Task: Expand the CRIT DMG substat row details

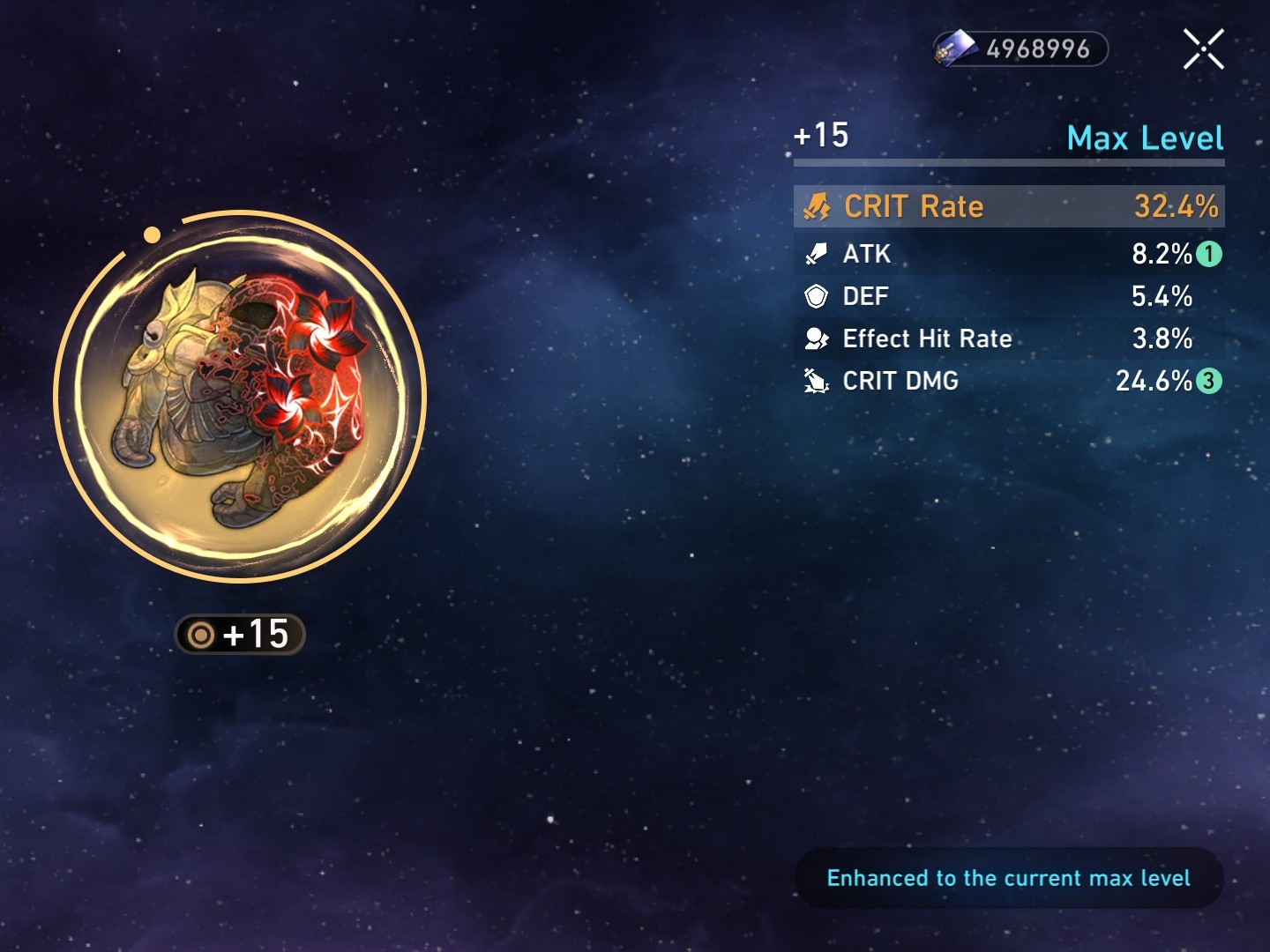Action: 1009,381
